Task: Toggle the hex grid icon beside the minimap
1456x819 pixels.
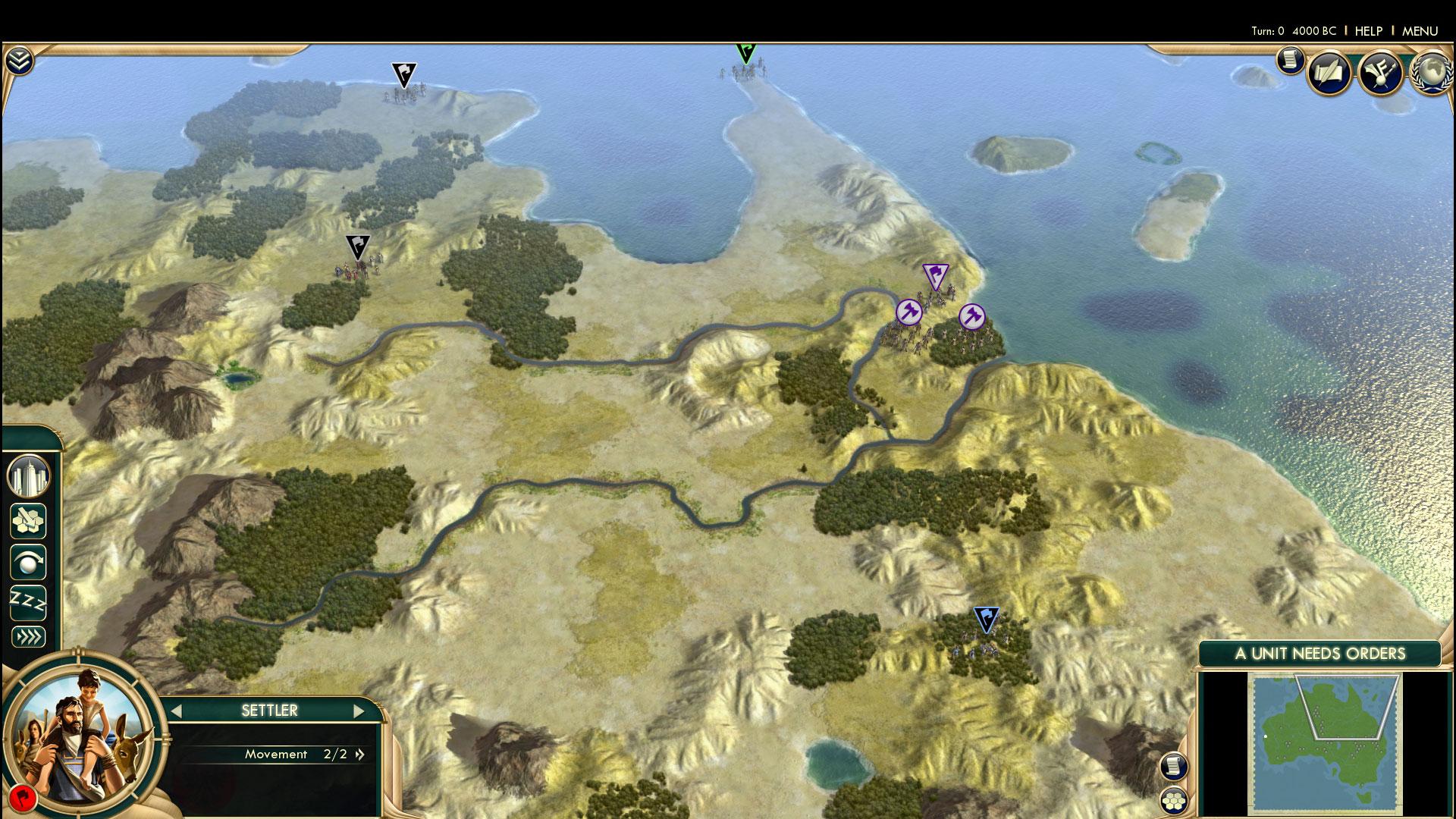Action: [1172, 799]
